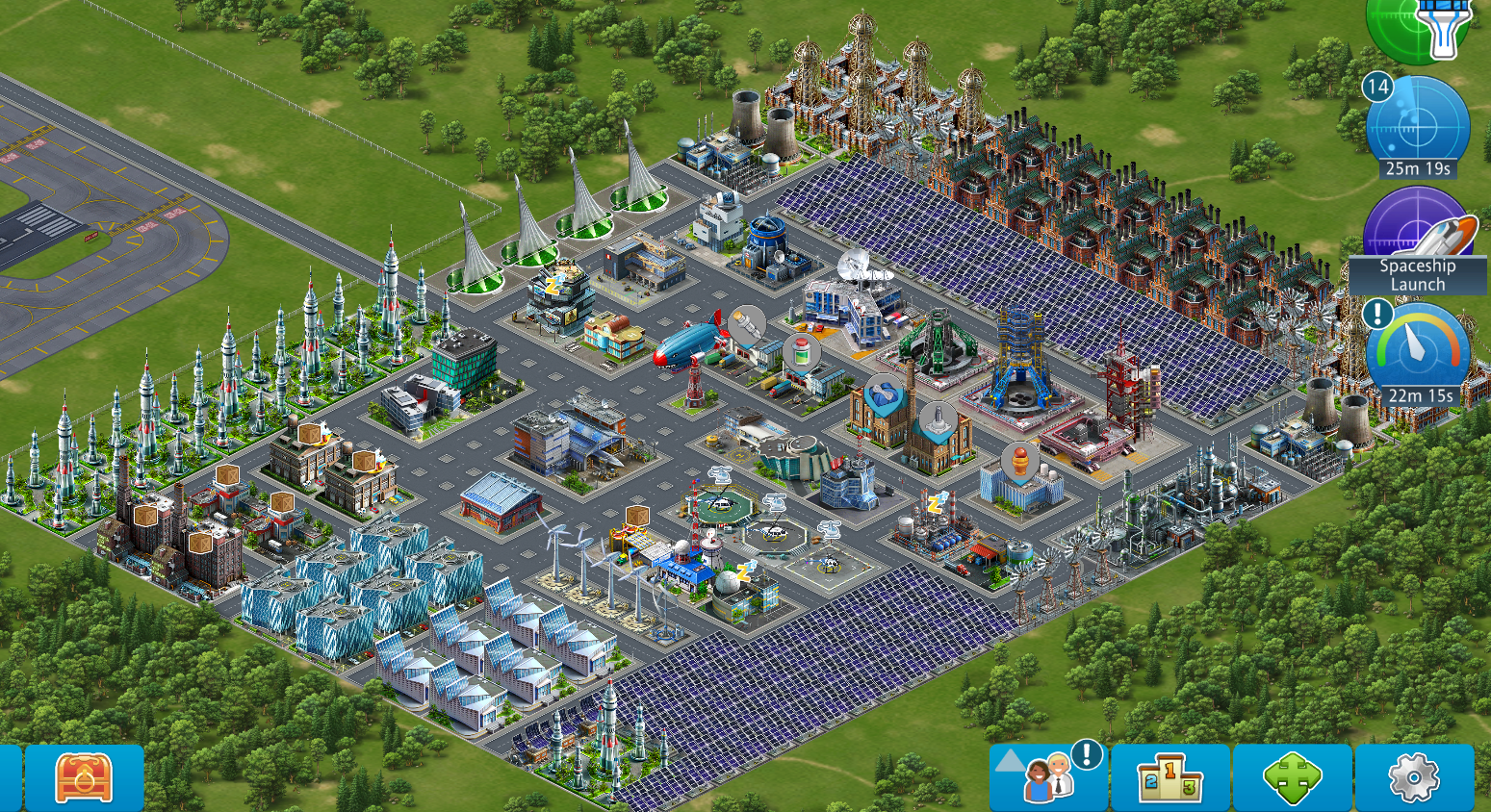
Task: Show the leaderboard podium rankings
Action: coord(1170,777)
